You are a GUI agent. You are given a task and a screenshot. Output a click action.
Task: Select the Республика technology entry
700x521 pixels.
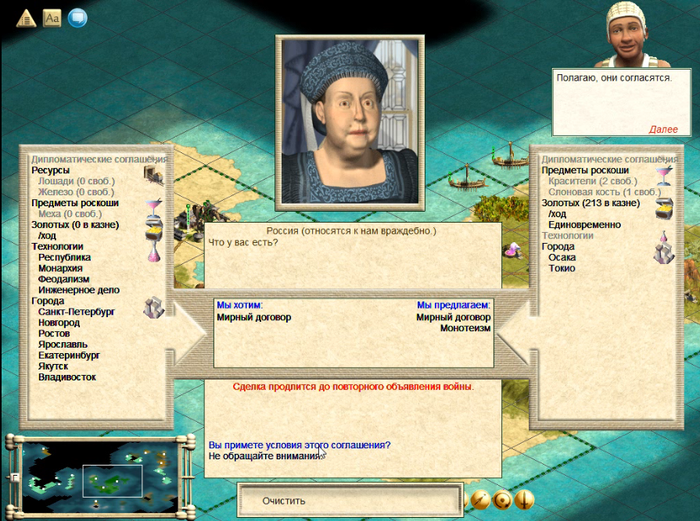64,257
